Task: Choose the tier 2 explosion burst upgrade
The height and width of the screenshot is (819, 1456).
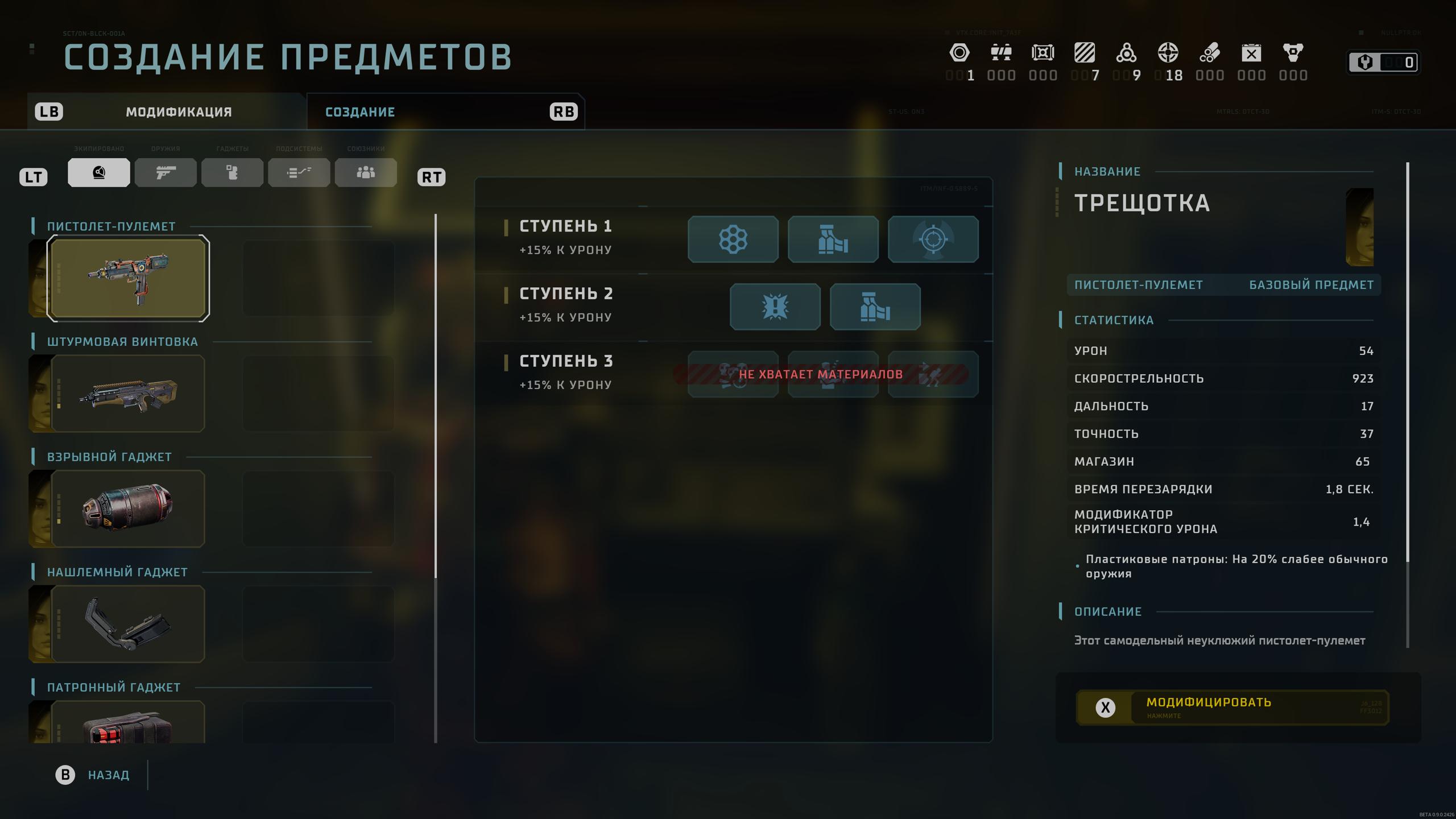Action: click(775, 307)
